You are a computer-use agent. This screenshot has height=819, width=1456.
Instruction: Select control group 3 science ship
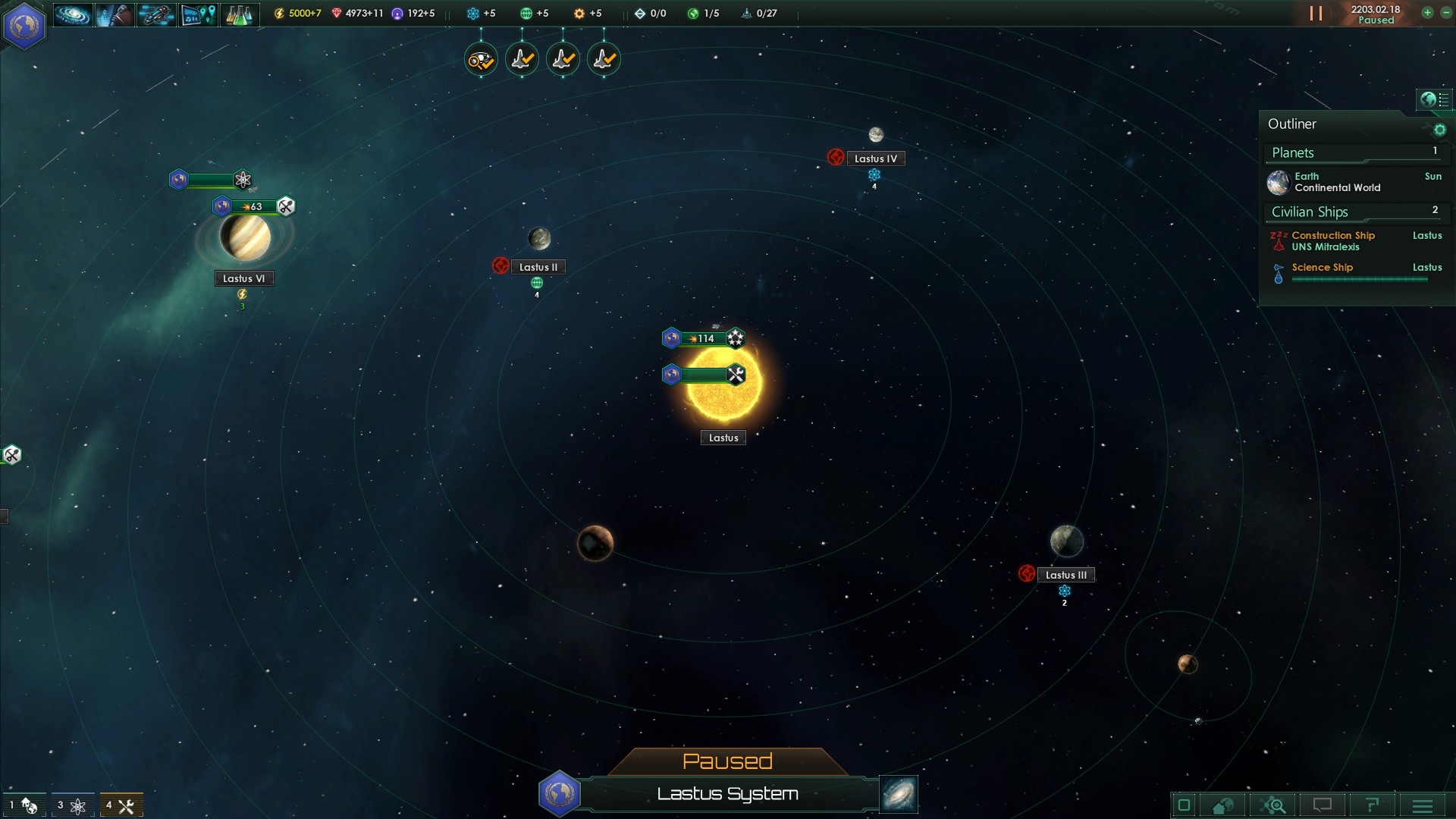[72, 805]
